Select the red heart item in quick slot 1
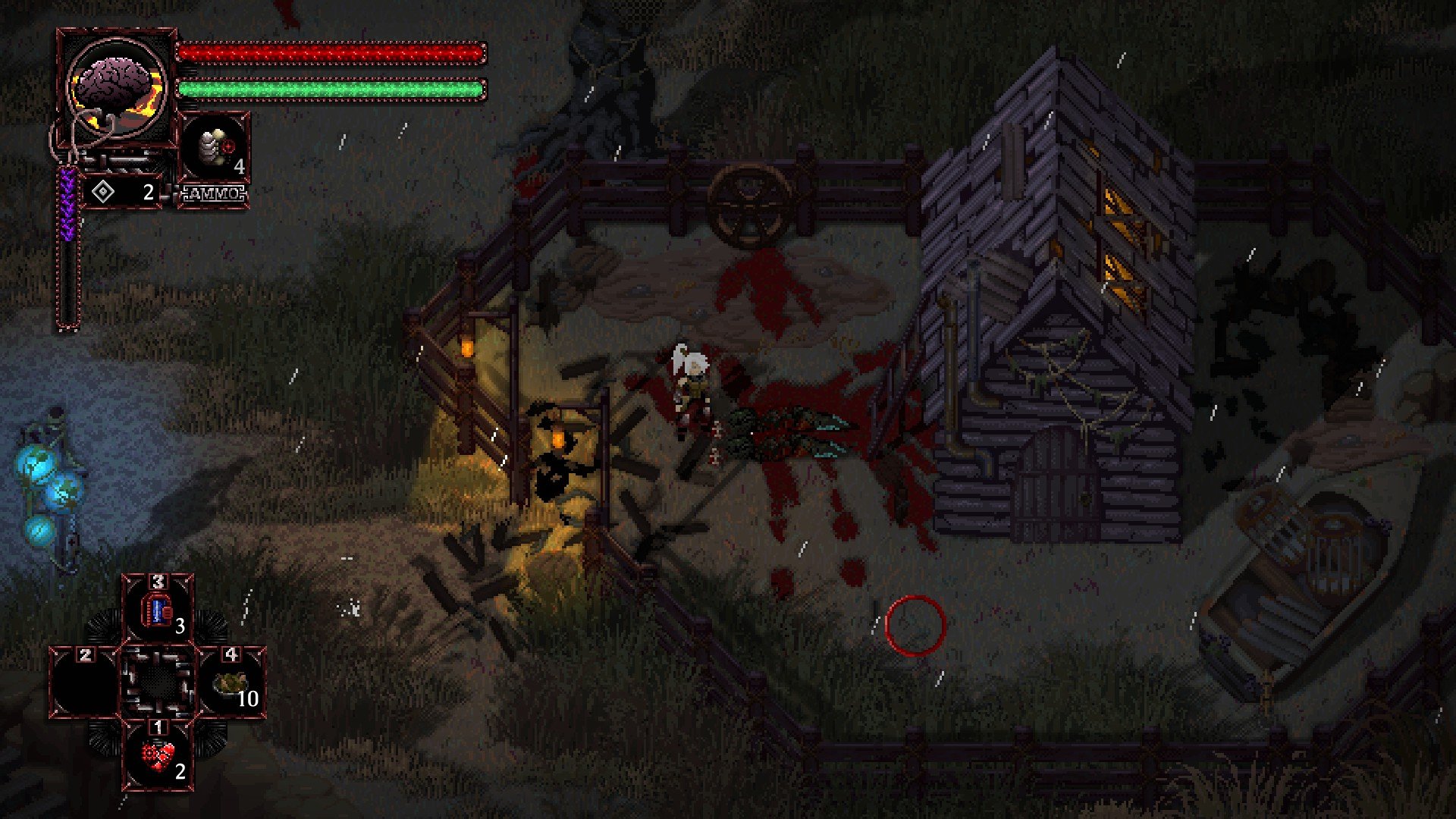The image size is (1456, 819). point(158,755)
